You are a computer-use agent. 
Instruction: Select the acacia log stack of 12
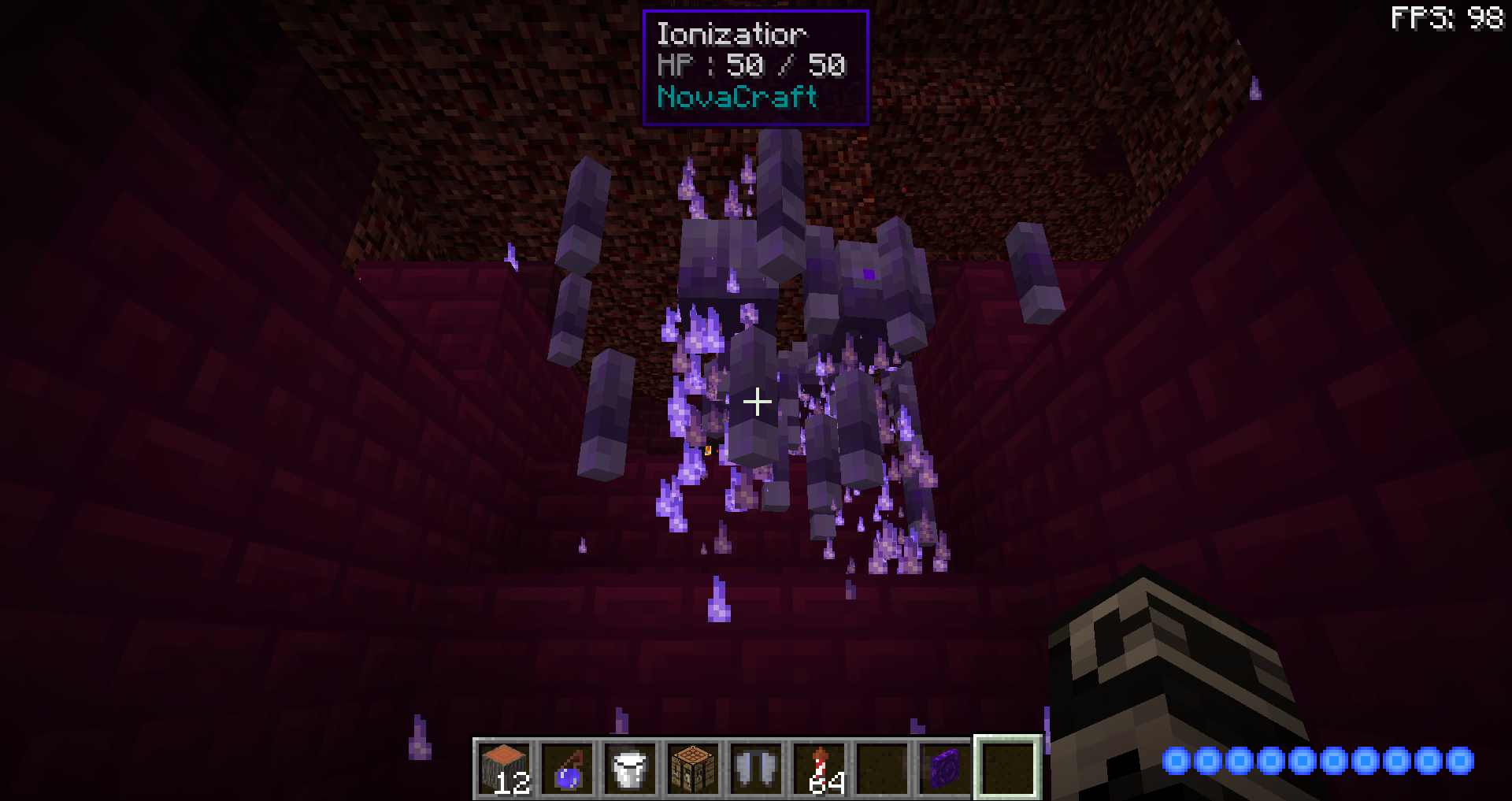tap(504, 768)
